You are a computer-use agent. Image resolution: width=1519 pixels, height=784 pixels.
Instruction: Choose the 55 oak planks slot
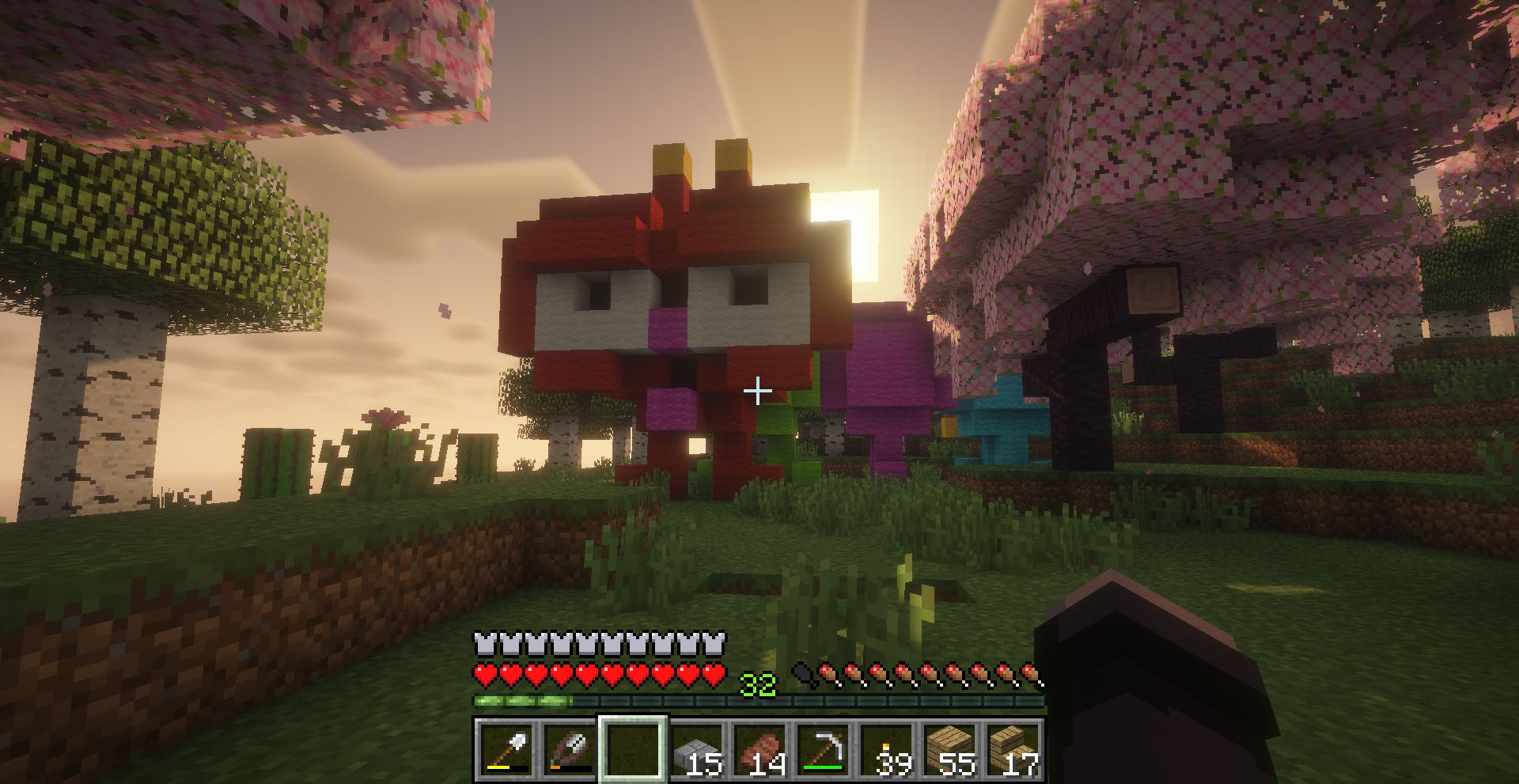coord(949,749)
